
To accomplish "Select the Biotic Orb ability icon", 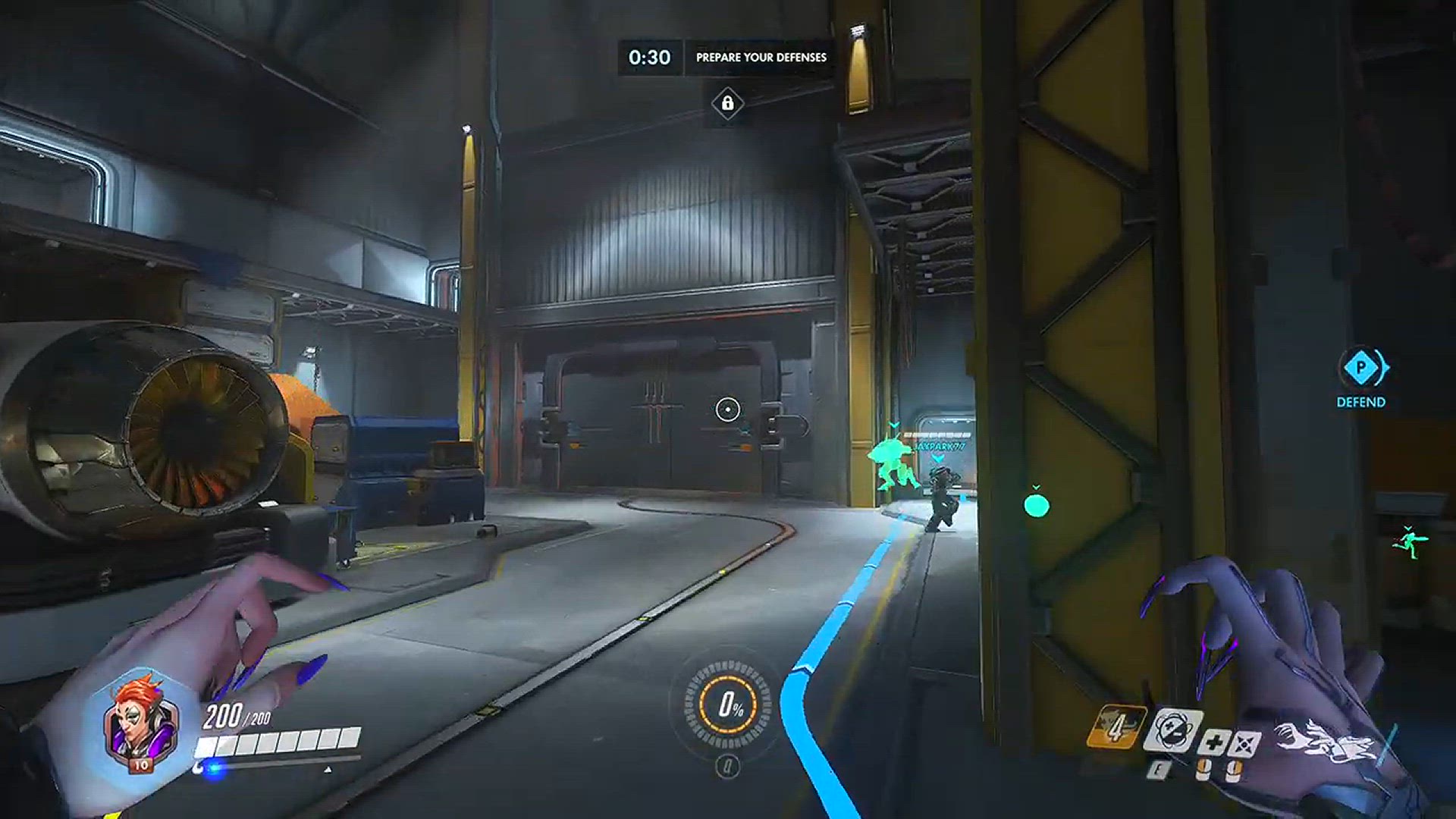I will click(x=1172, y=731).
